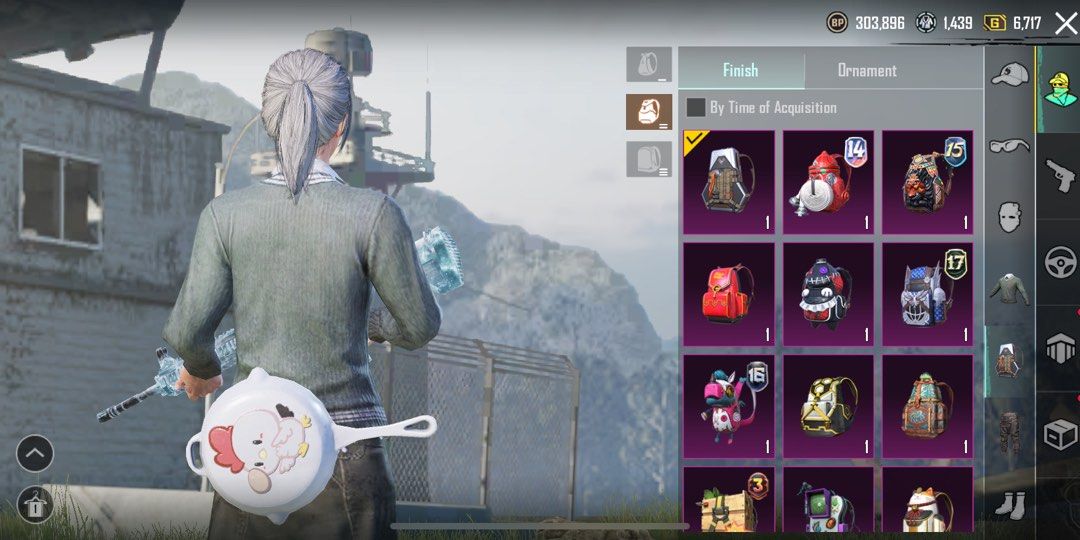Select the plain red backpack finish

click(x=728, y=294)
